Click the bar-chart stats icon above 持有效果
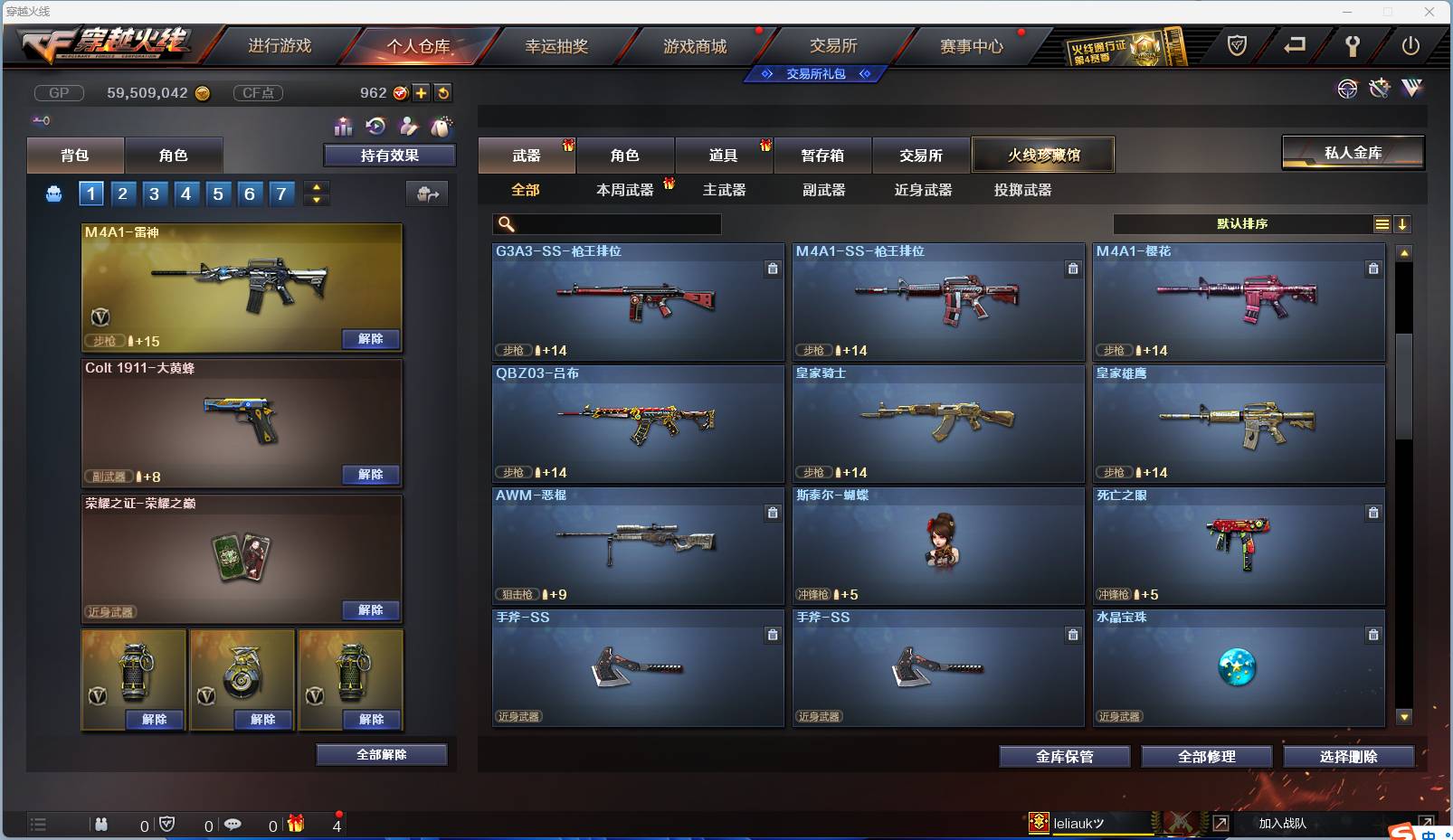 click(344, 127)
